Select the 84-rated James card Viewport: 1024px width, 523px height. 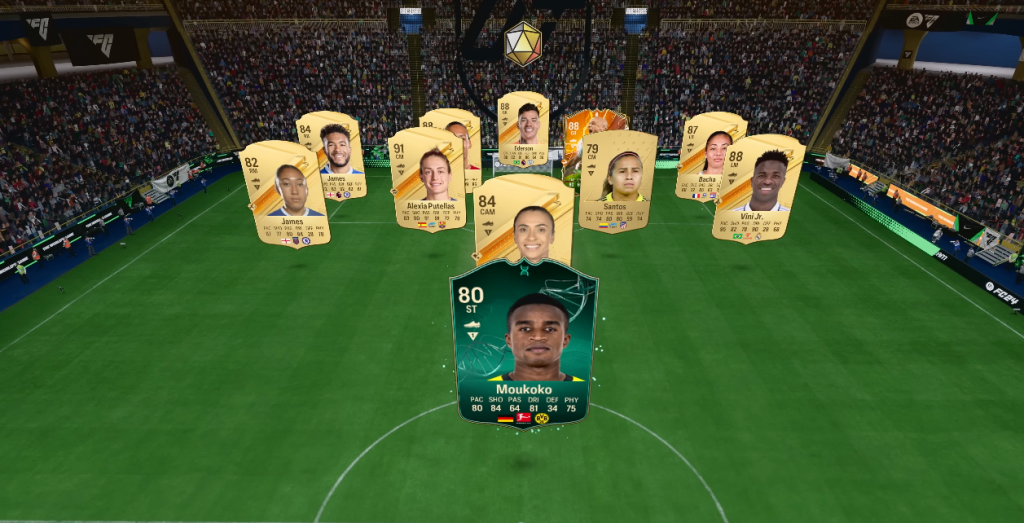[x=333, y=156]
